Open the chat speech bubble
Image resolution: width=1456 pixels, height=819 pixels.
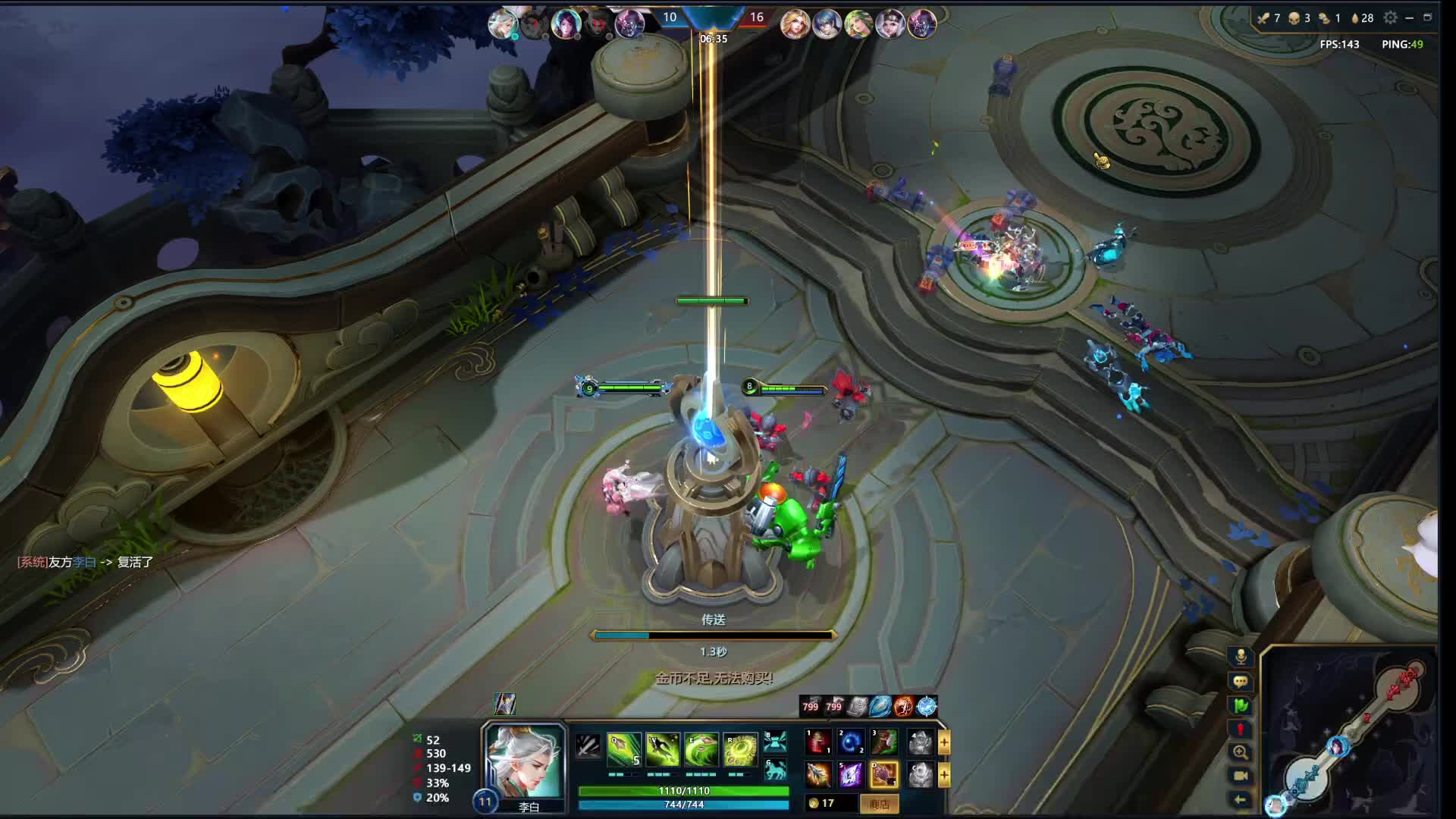[1241, 681]
